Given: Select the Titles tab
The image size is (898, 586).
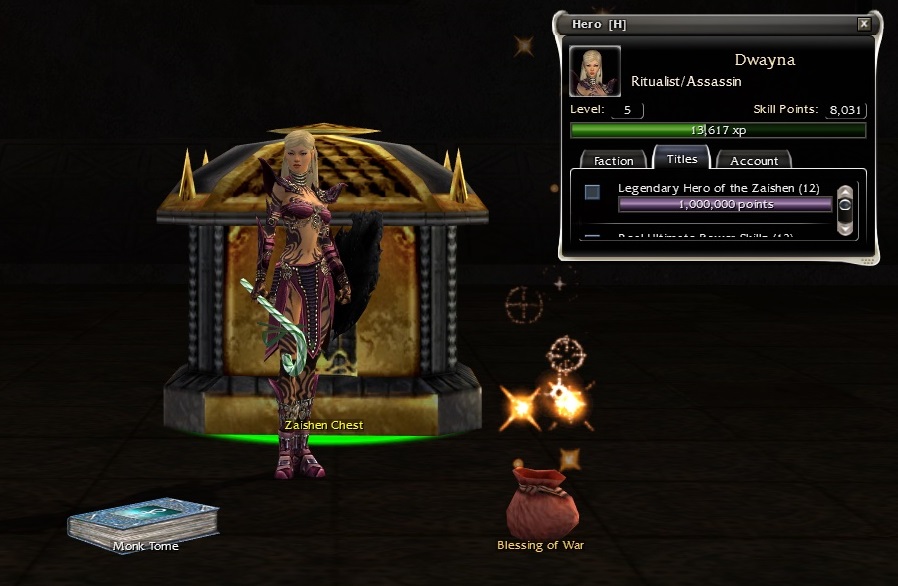Looking at the screenshot, I should [681, 159].
